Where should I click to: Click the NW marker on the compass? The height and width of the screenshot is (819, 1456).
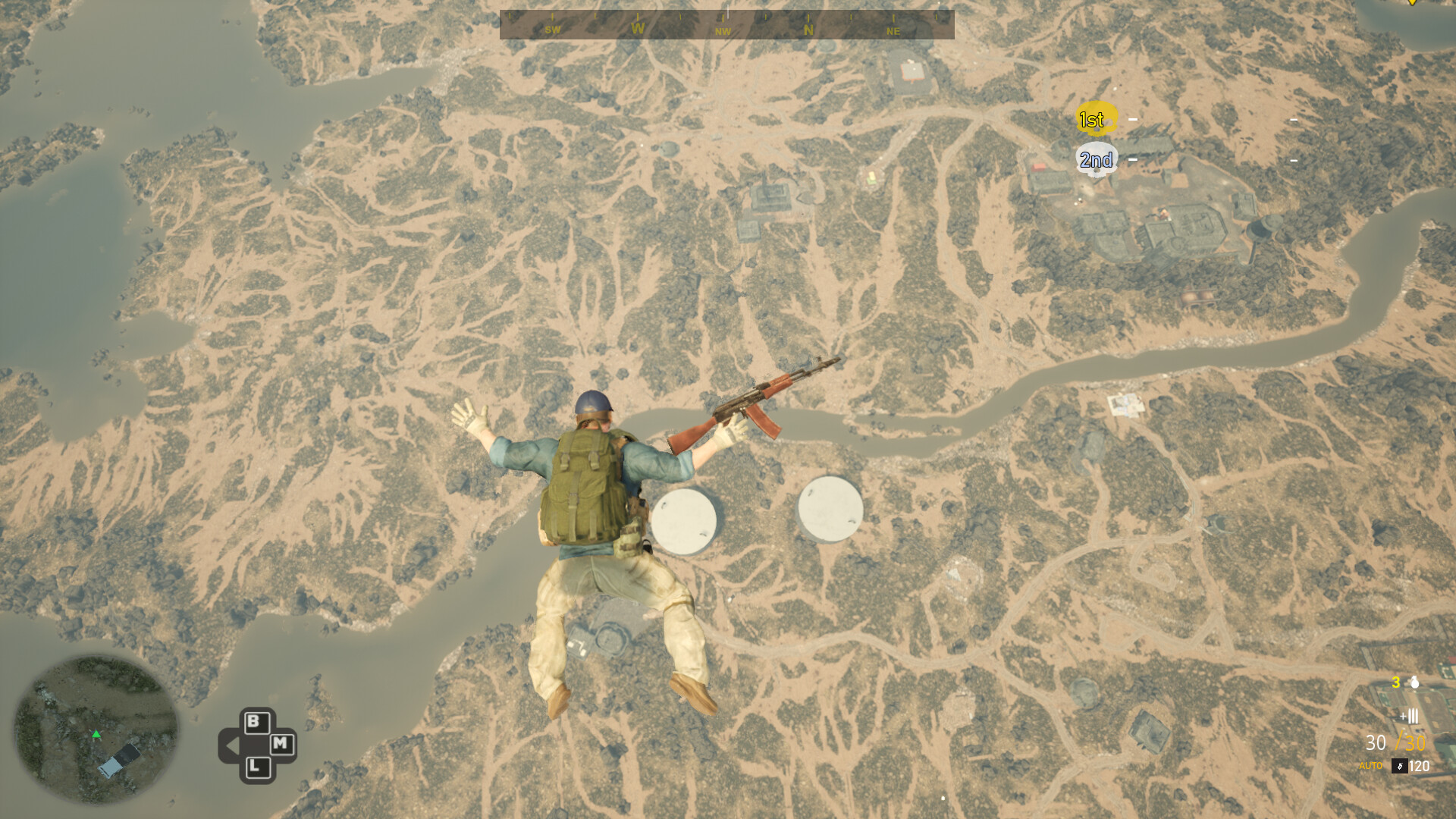coord(722,31)
